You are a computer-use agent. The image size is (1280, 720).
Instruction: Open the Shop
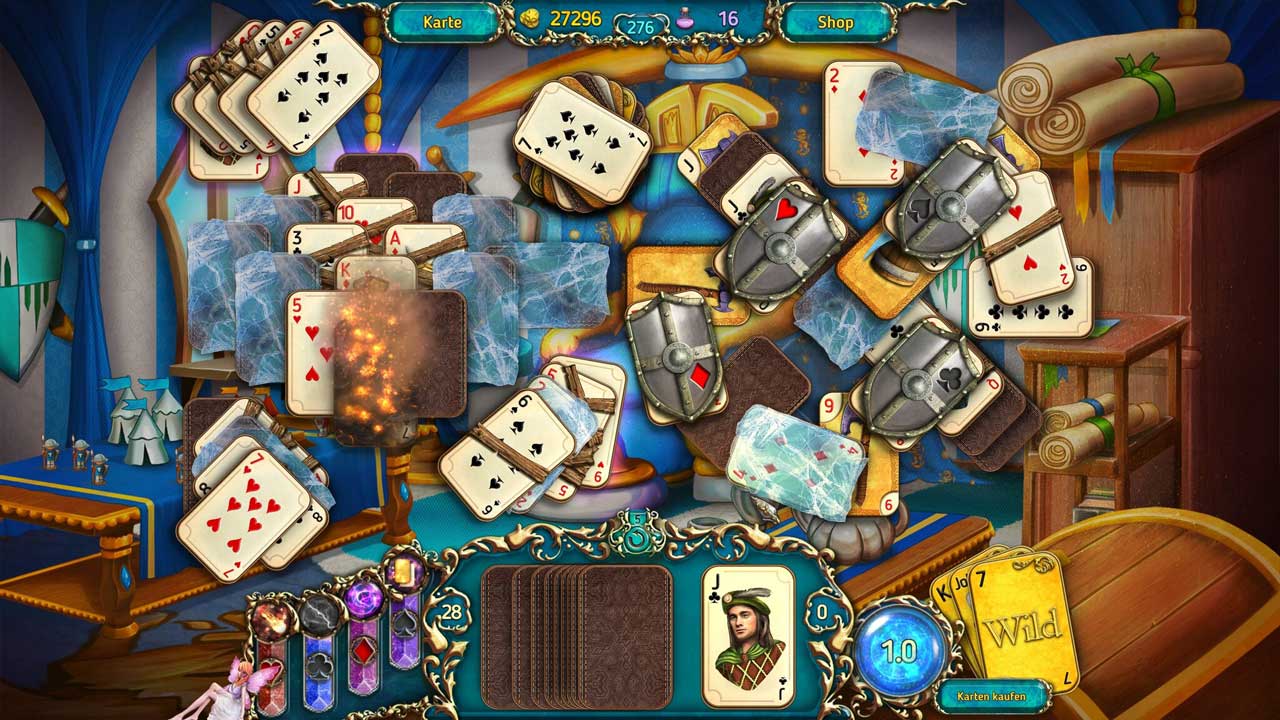836,21
